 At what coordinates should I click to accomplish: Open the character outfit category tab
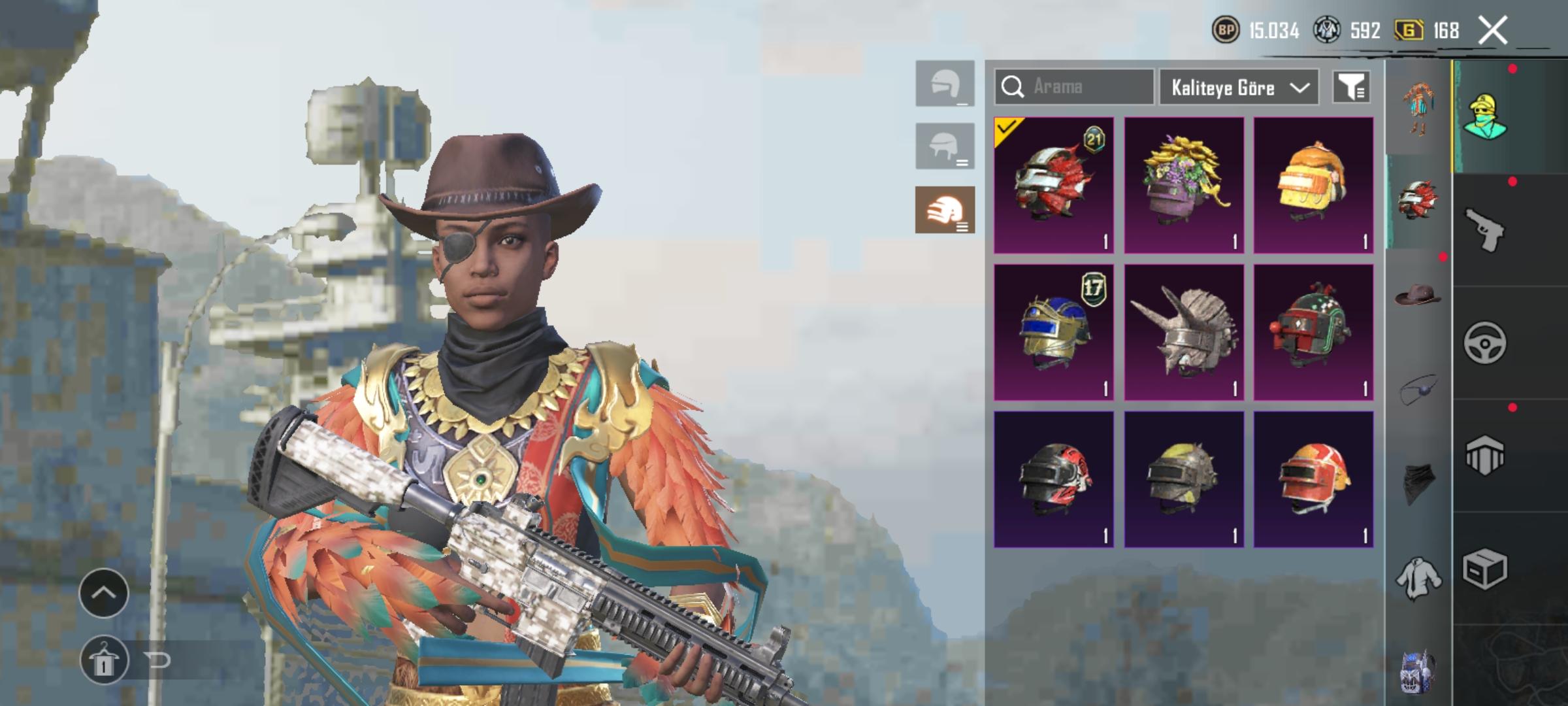pos(1484,116)
